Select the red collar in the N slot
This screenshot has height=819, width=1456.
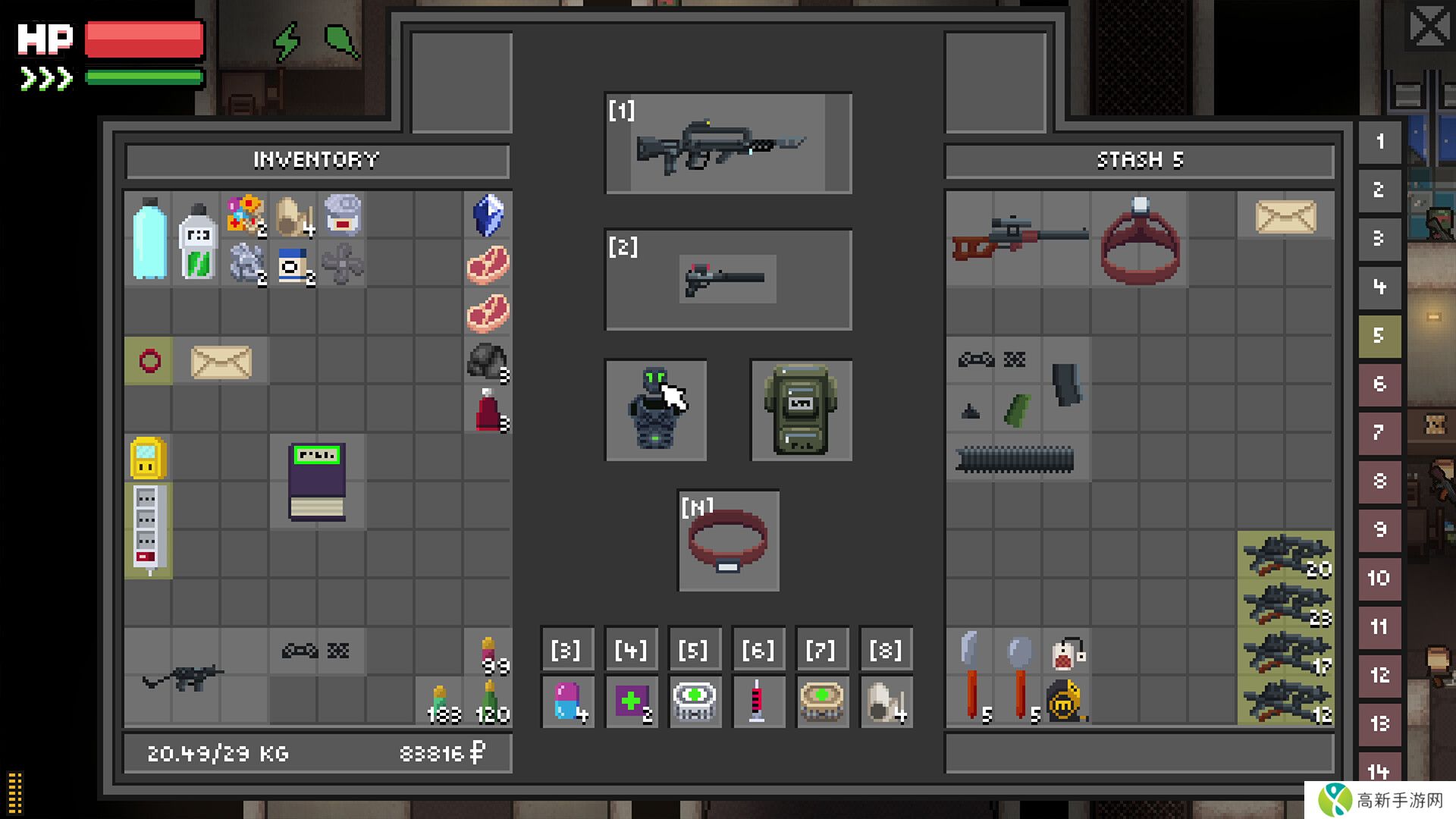[728, 541]
